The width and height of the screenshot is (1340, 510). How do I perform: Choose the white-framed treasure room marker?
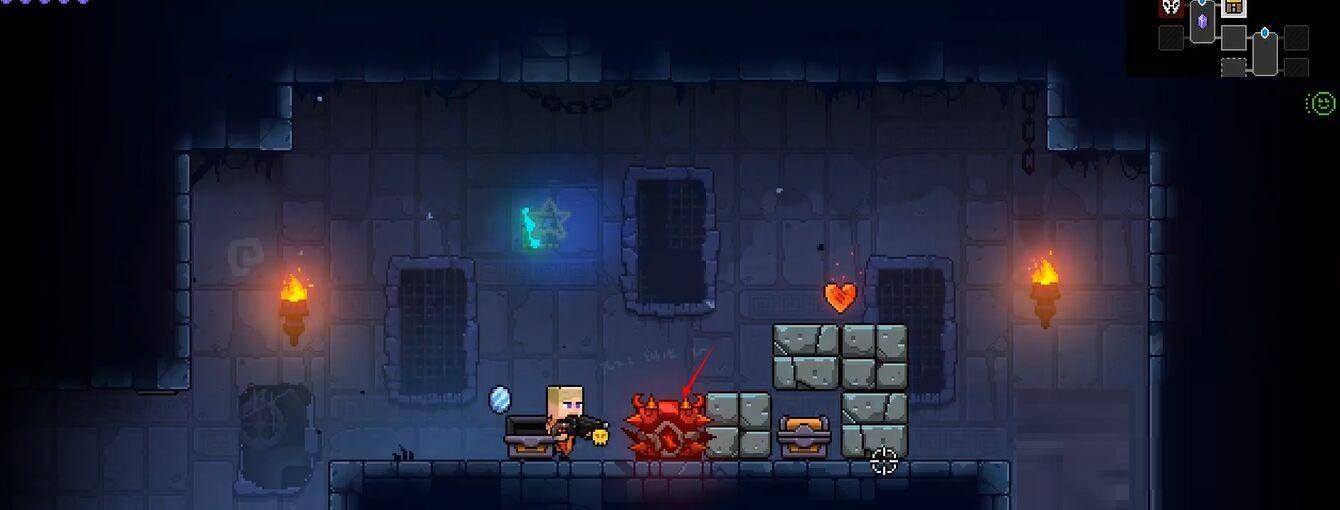click(x=1234, y=7)
